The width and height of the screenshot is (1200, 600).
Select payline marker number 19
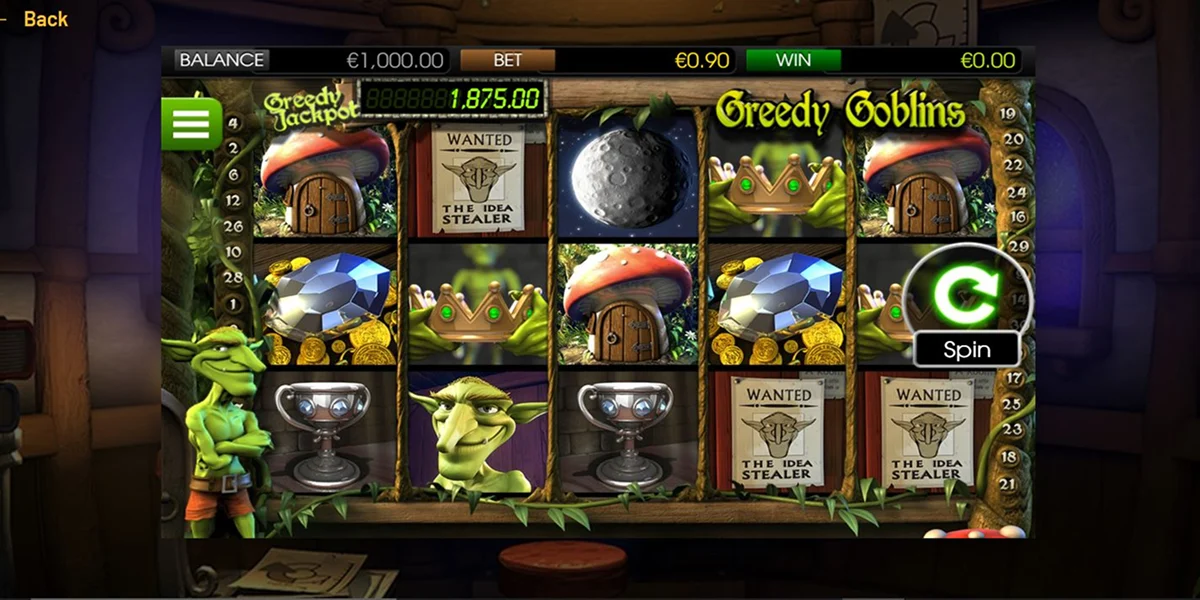[1009, 114]
